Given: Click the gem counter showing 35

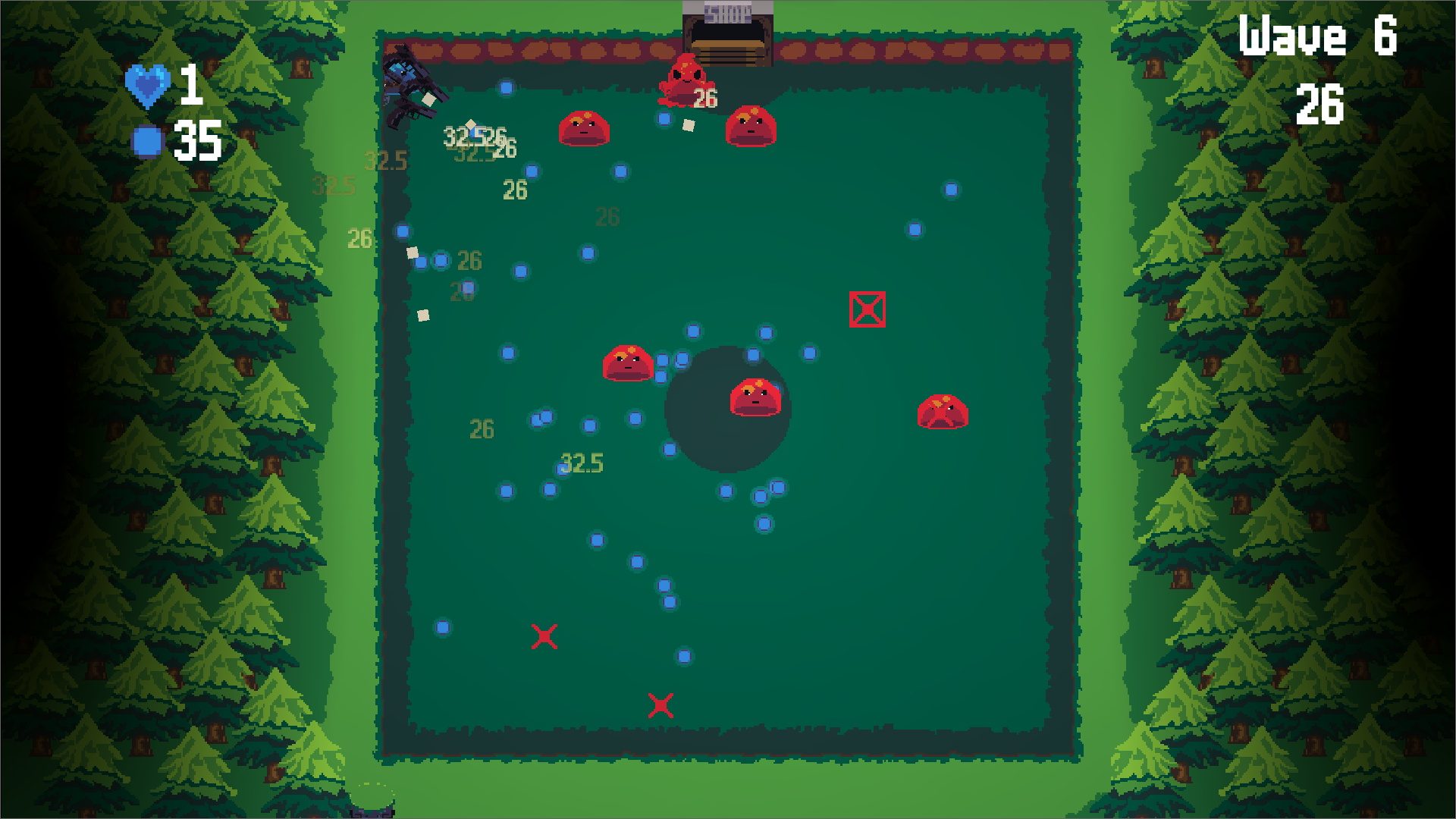Looking at the screenshot, I should (x=197, y=140).
